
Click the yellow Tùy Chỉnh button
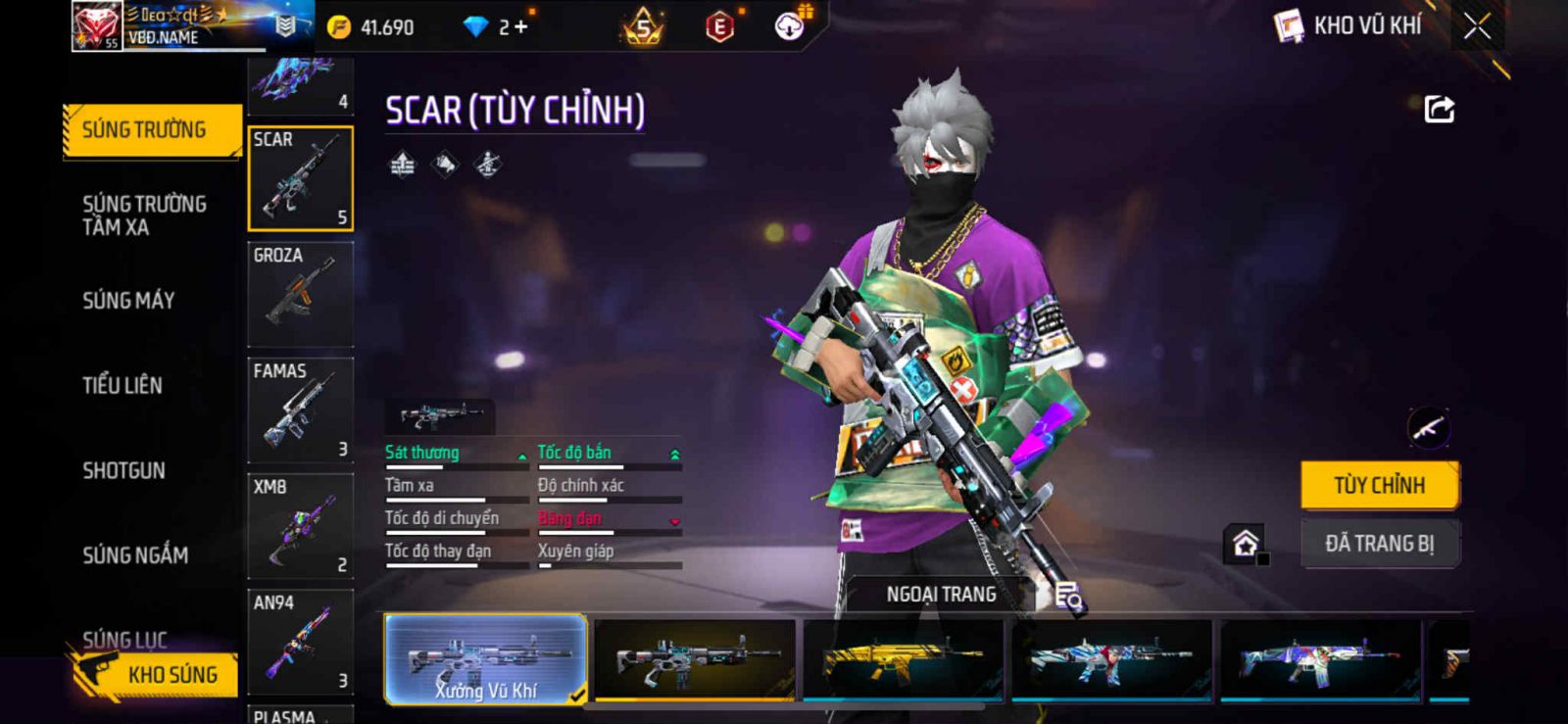pyautogui.click(x=1379, y=485)
